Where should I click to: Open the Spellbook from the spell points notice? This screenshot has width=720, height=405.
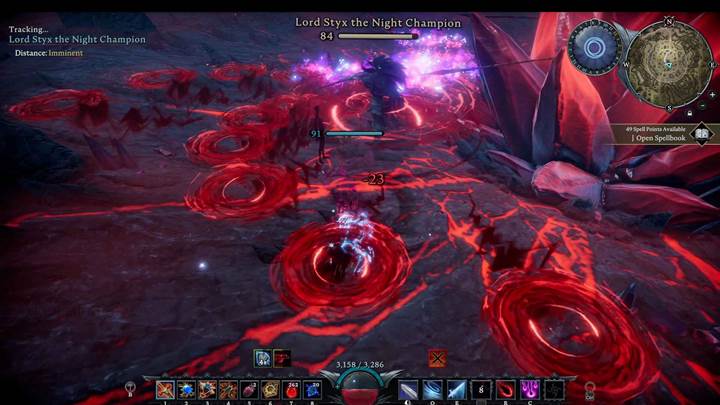(x=702, y=133)
